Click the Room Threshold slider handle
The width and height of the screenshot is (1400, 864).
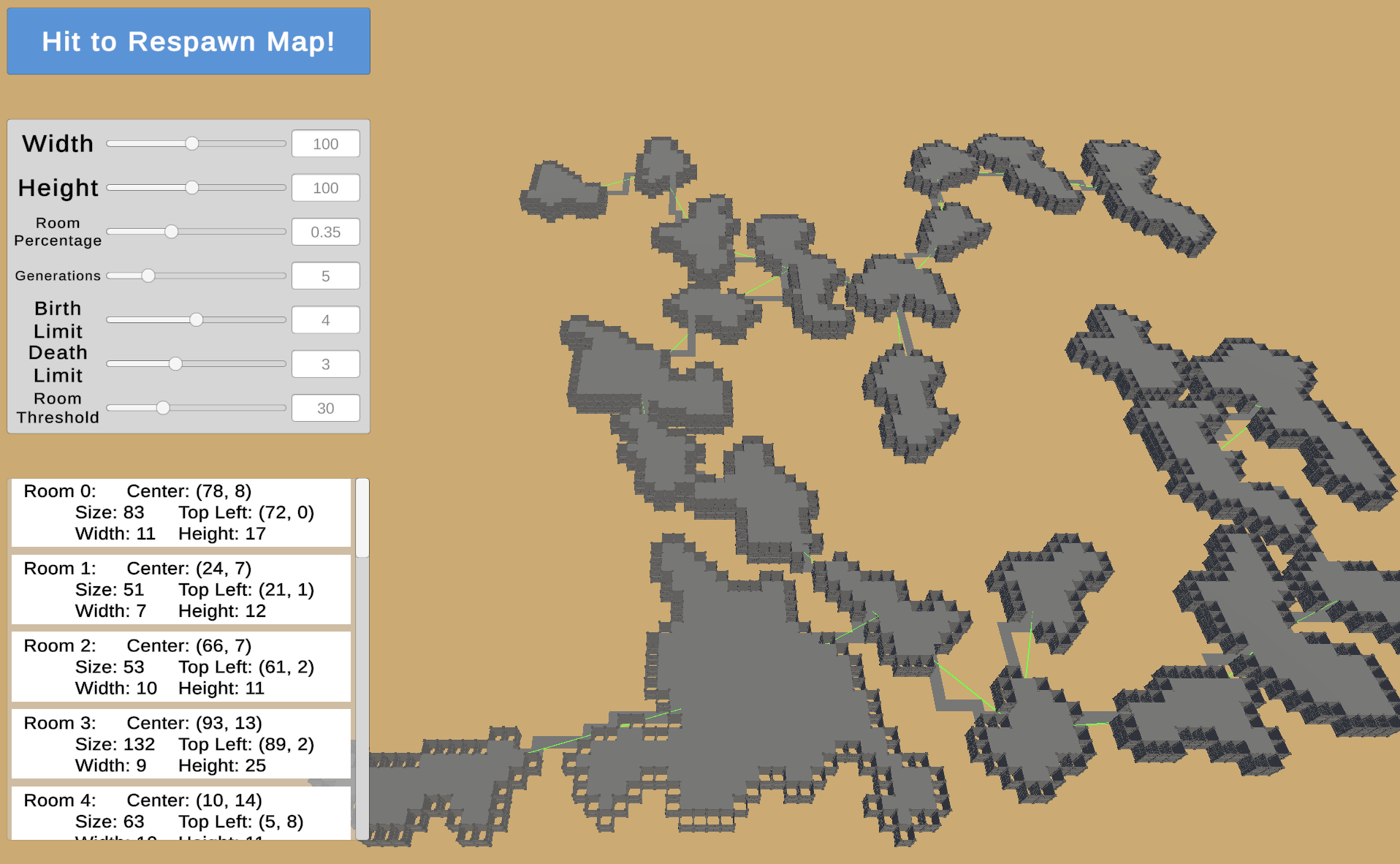tap(162, 407)
